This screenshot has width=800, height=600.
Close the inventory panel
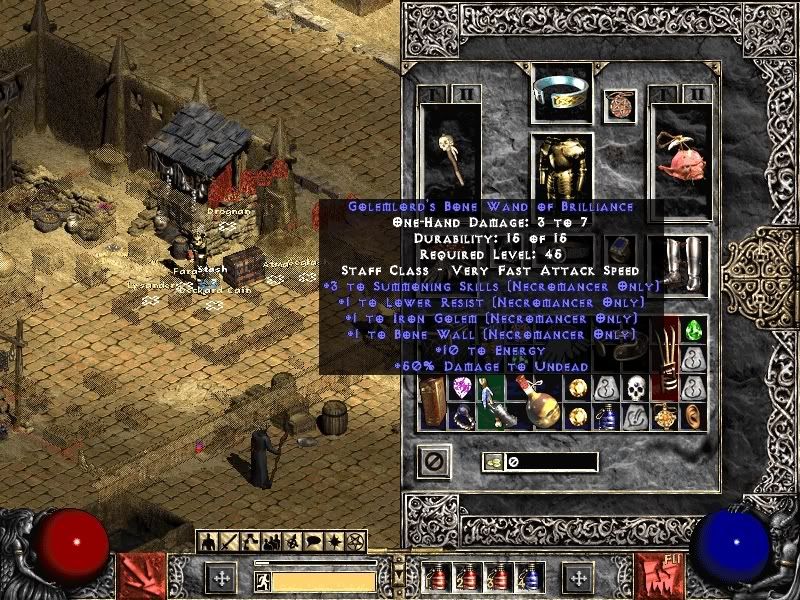[434, 461]
